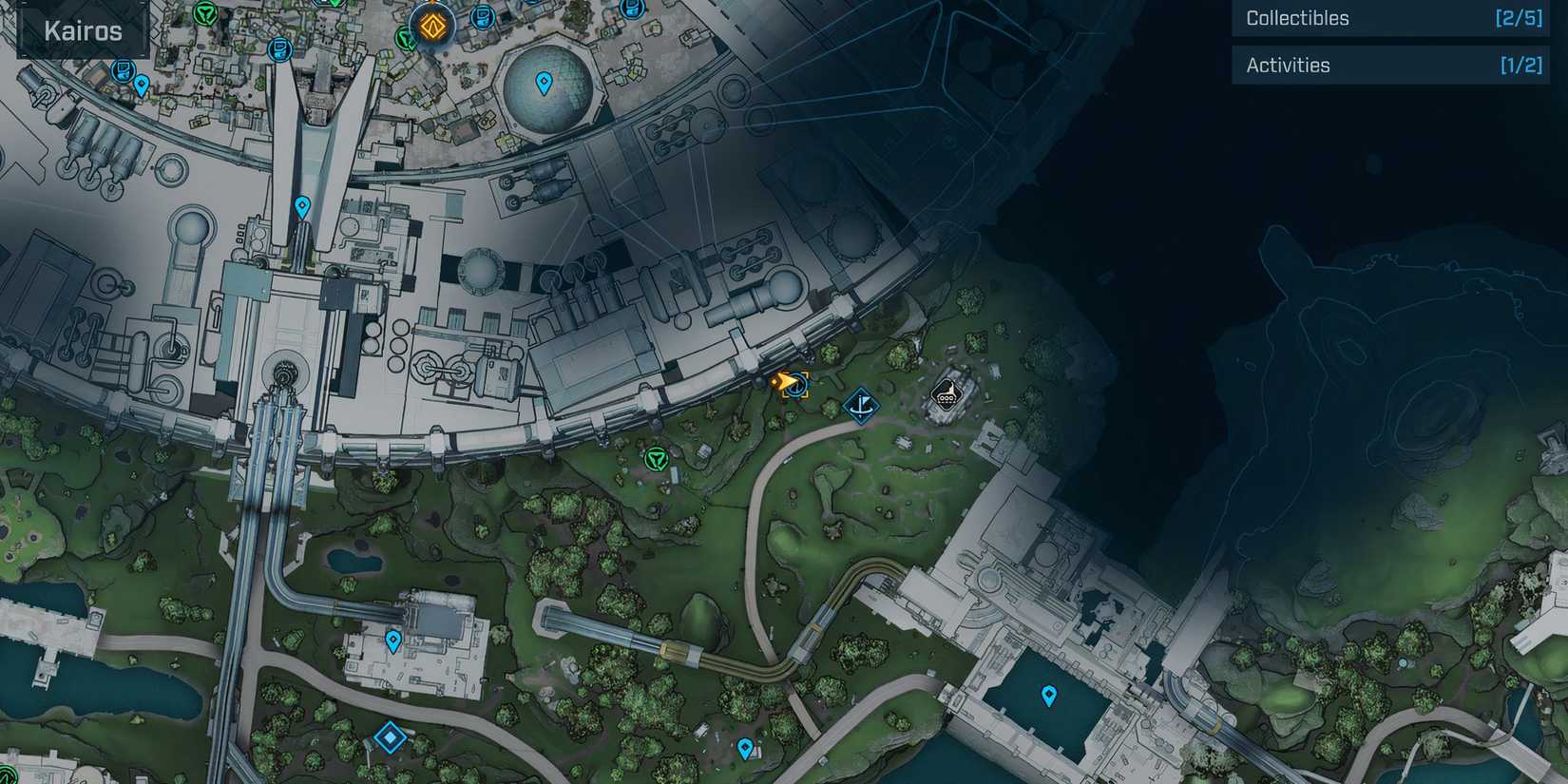Click the black Silo activity diamond icon

(x=946, y=396)
